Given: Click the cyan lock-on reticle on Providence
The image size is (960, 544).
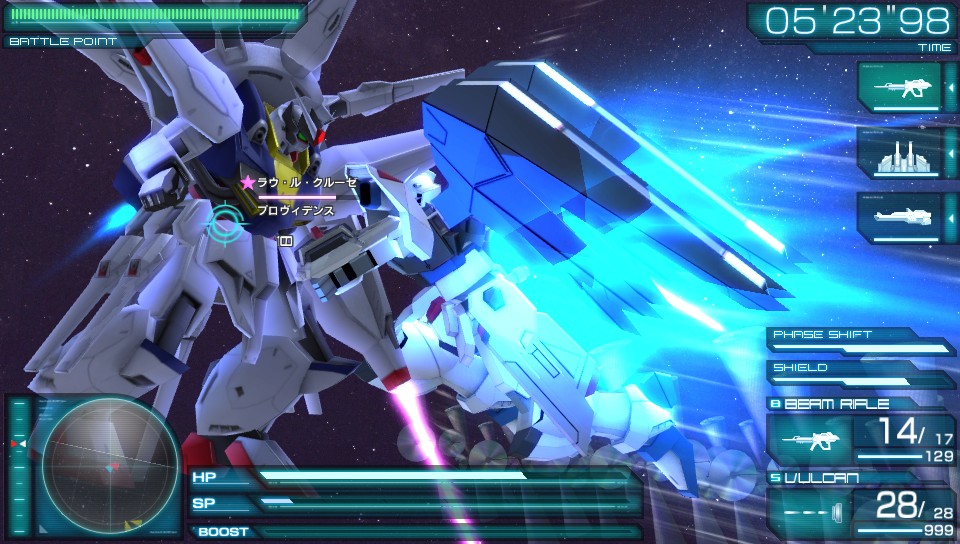Looking at the screenshot, I should [x=224, y=222].
